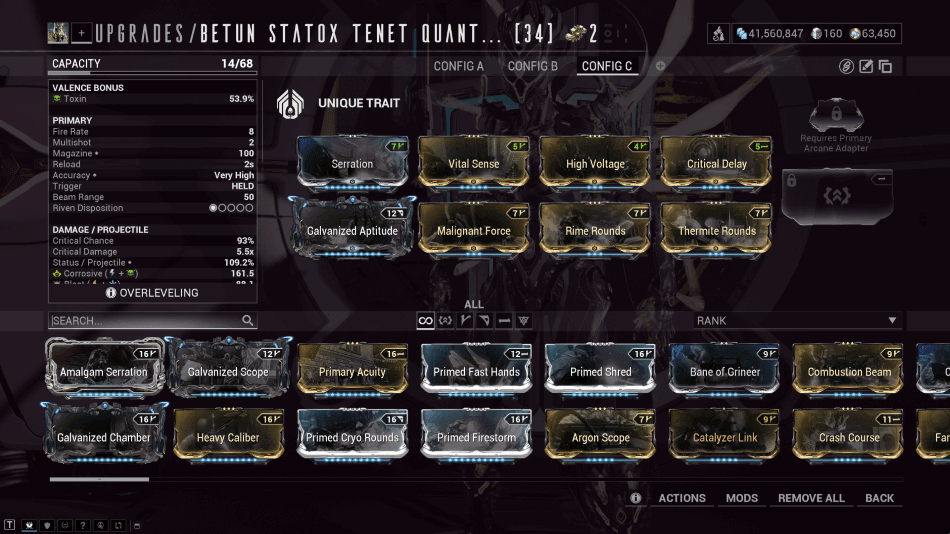
Task: Switch to the Config B tab
Action: [x=533, y=66]
